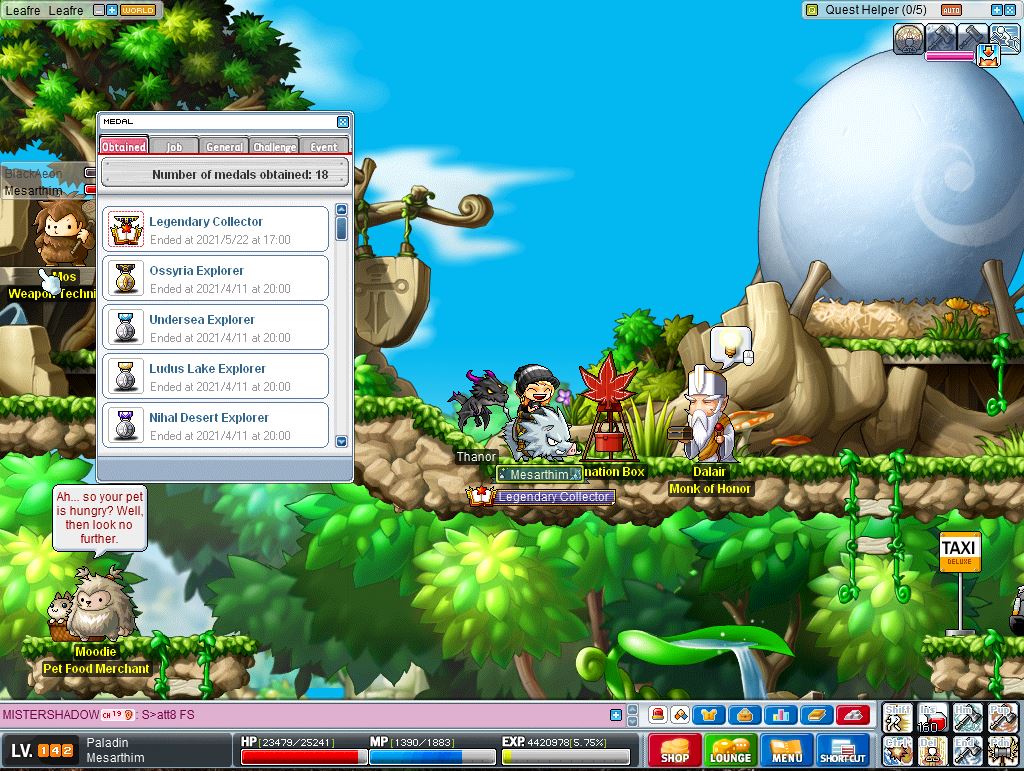Click the medal list scroll-down arrow

tap(341, 441)
